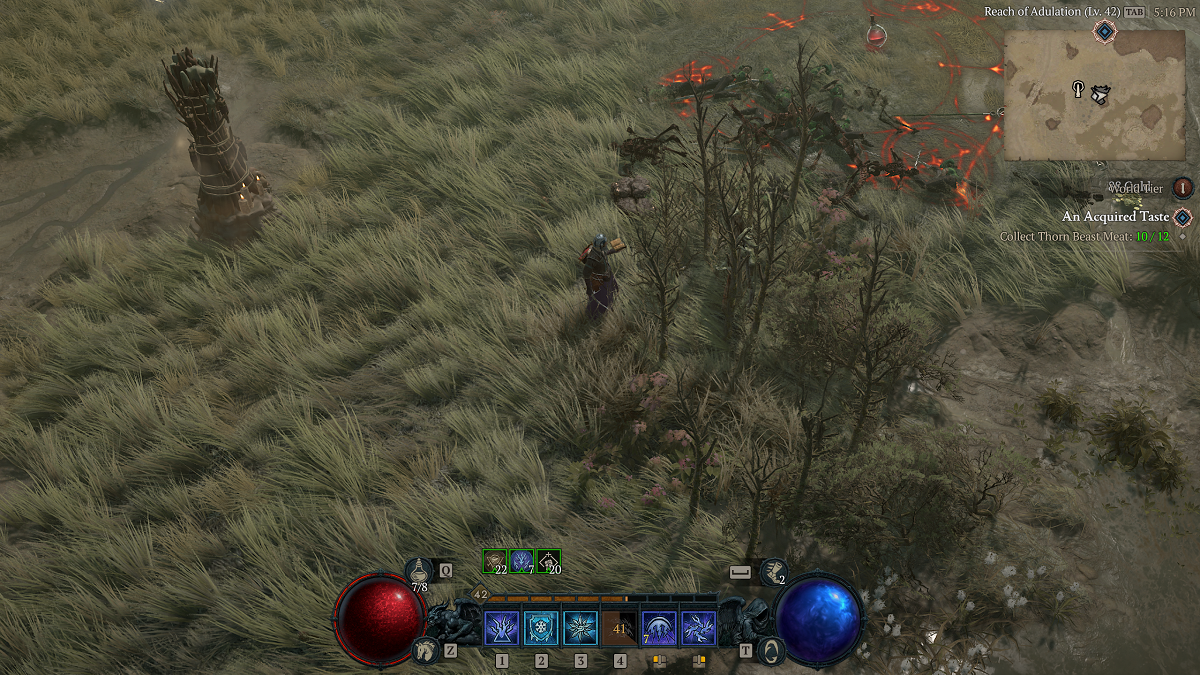Inspect the buff icon showing 20

click(x=548, y=561)
